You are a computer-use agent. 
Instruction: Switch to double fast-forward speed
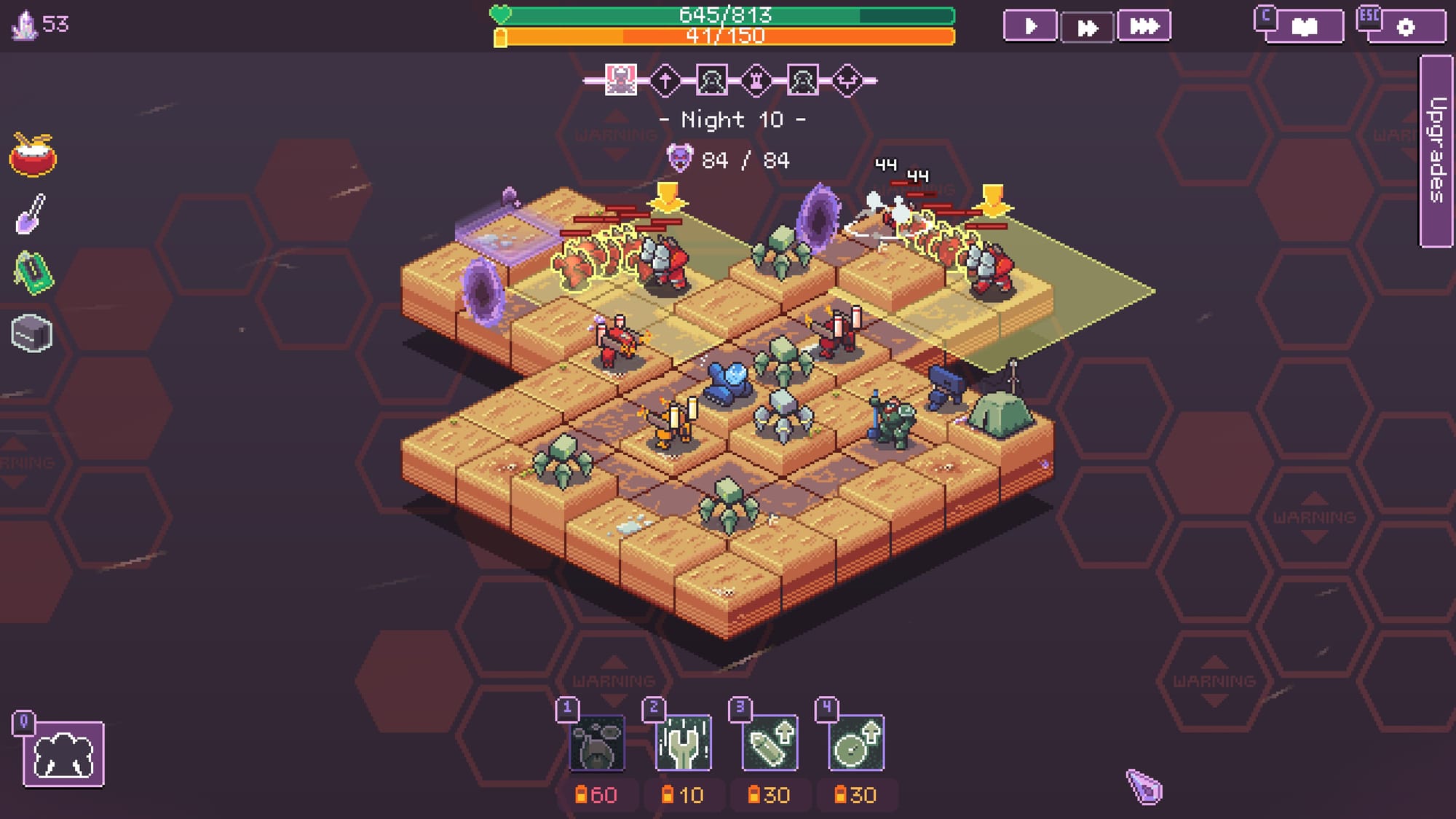(x=1087, y=28)
